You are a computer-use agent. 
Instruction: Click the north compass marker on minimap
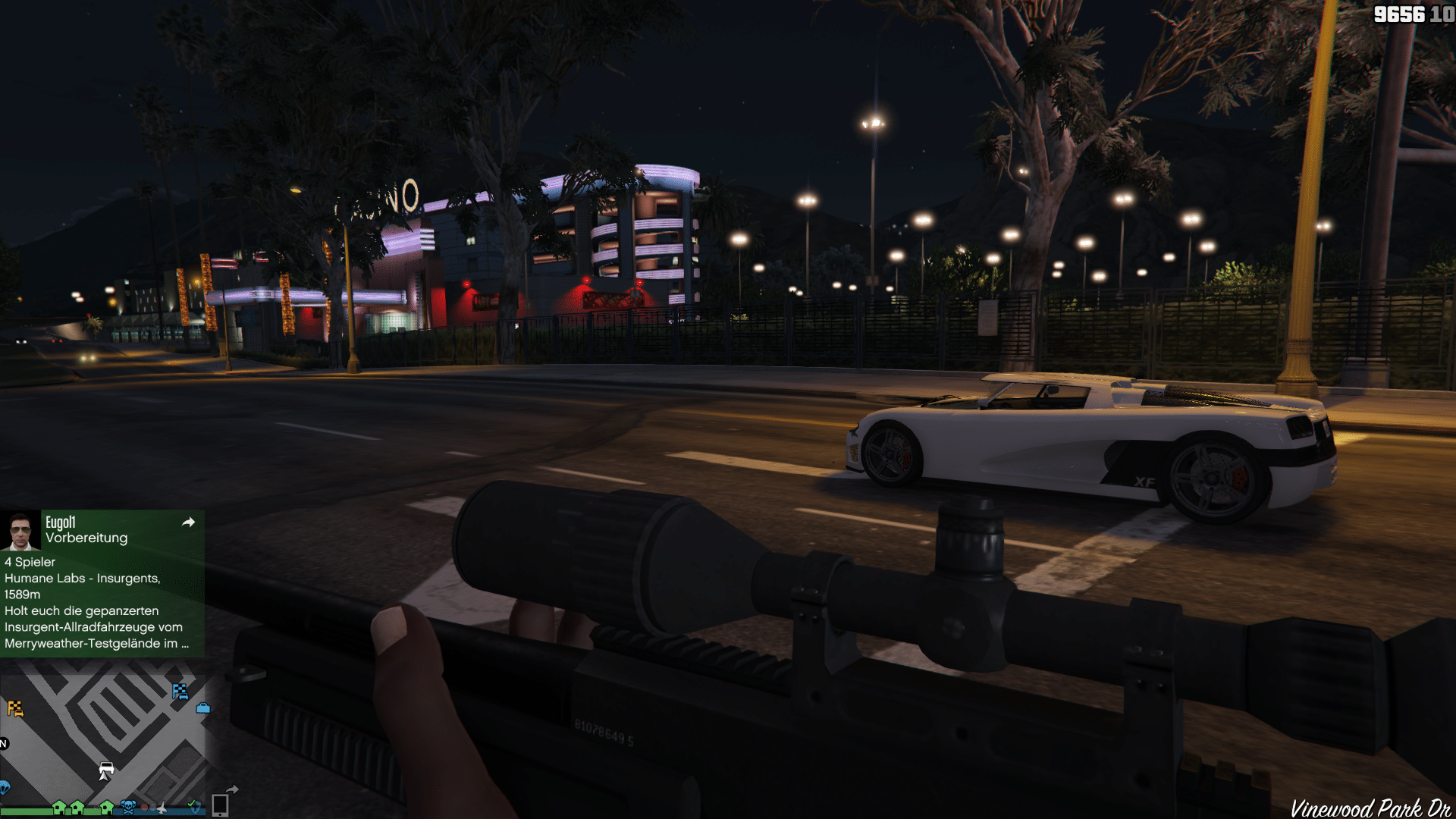(x=4, y=744)
